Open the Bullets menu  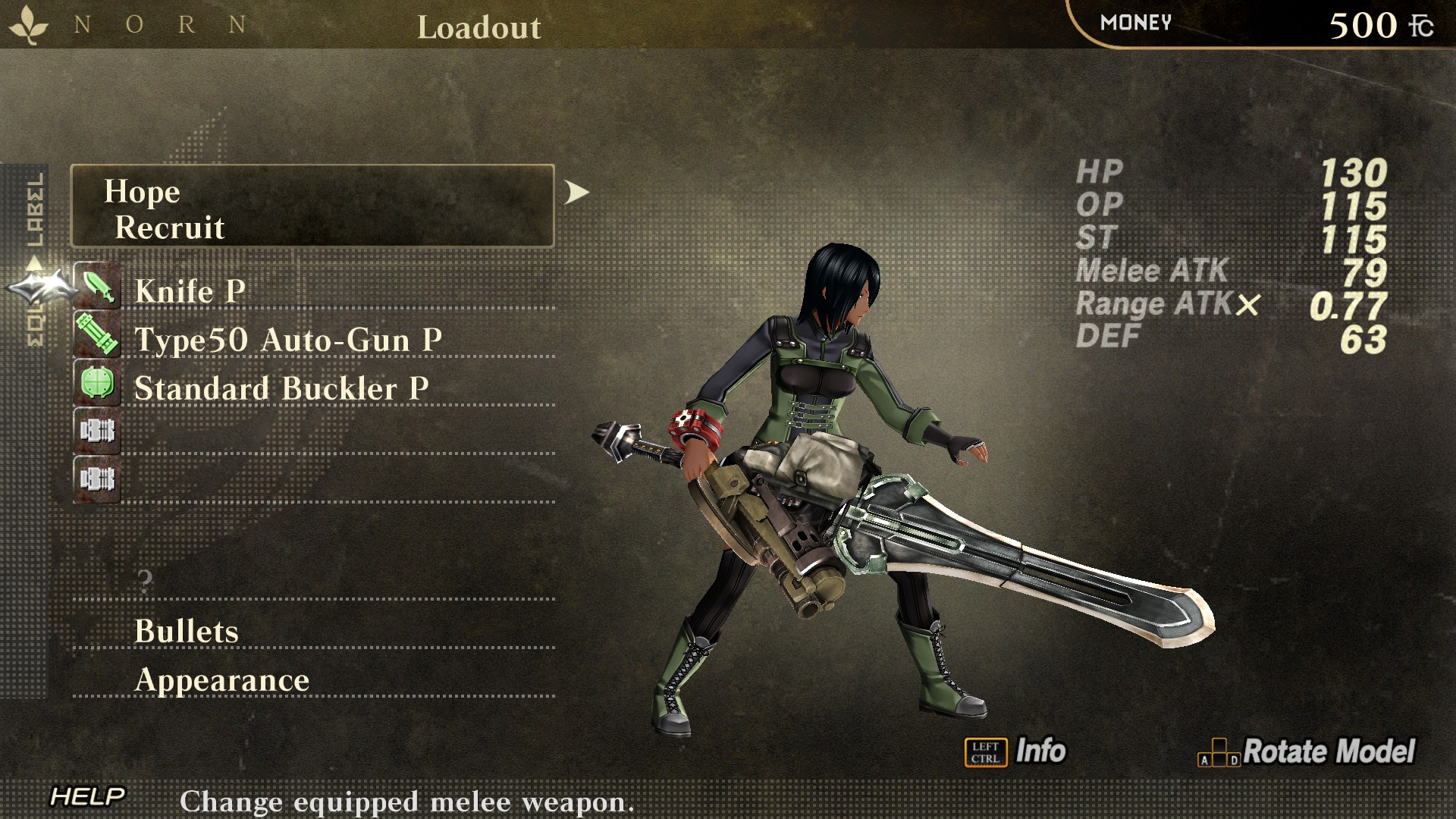click(x=187, y=631)
